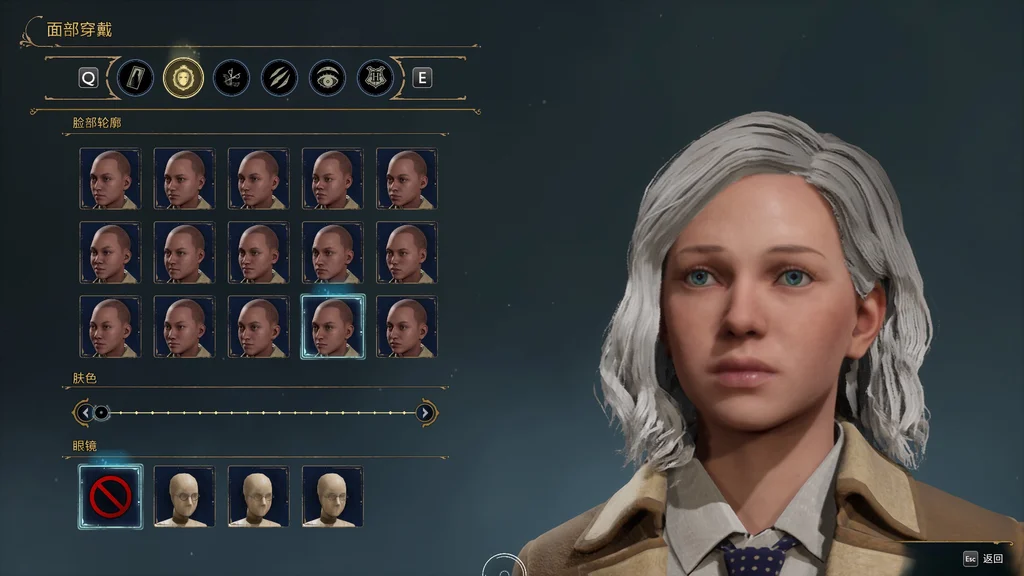Open the scars and markings tab
The height and width of the screenshot is (576, 1024).
(x=280, y=77)
